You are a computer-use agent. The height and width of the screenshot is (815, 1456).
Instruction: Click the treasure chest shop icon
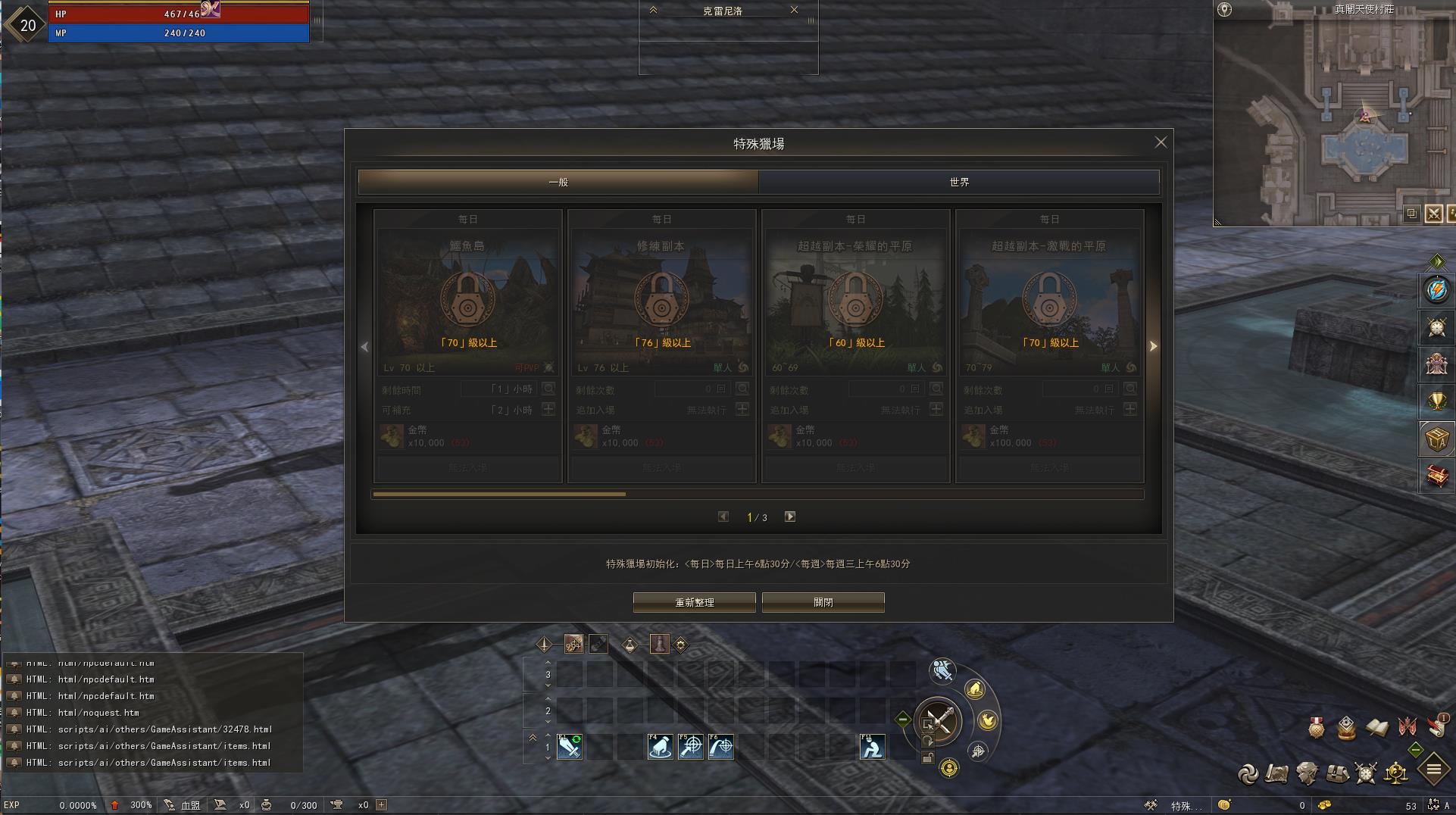(1436, 475)
